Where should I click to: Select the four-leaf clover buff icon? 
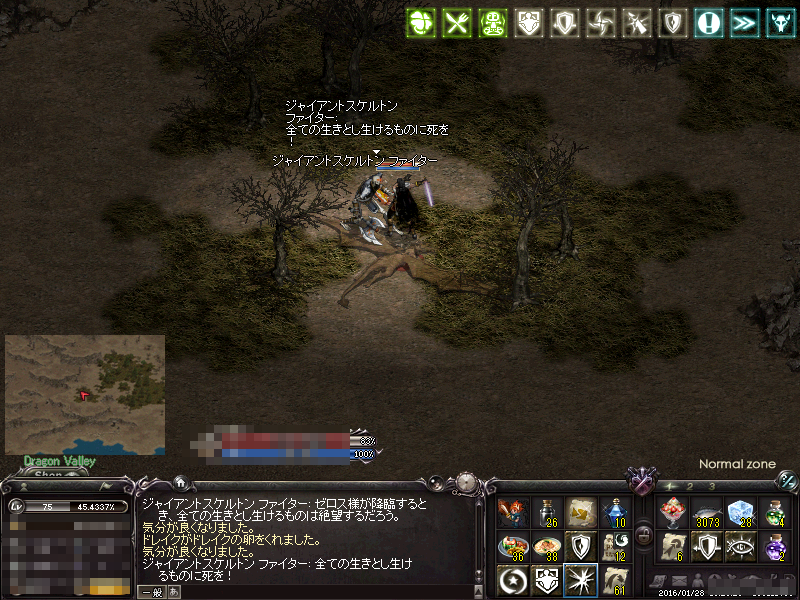[x=421, y=23]
